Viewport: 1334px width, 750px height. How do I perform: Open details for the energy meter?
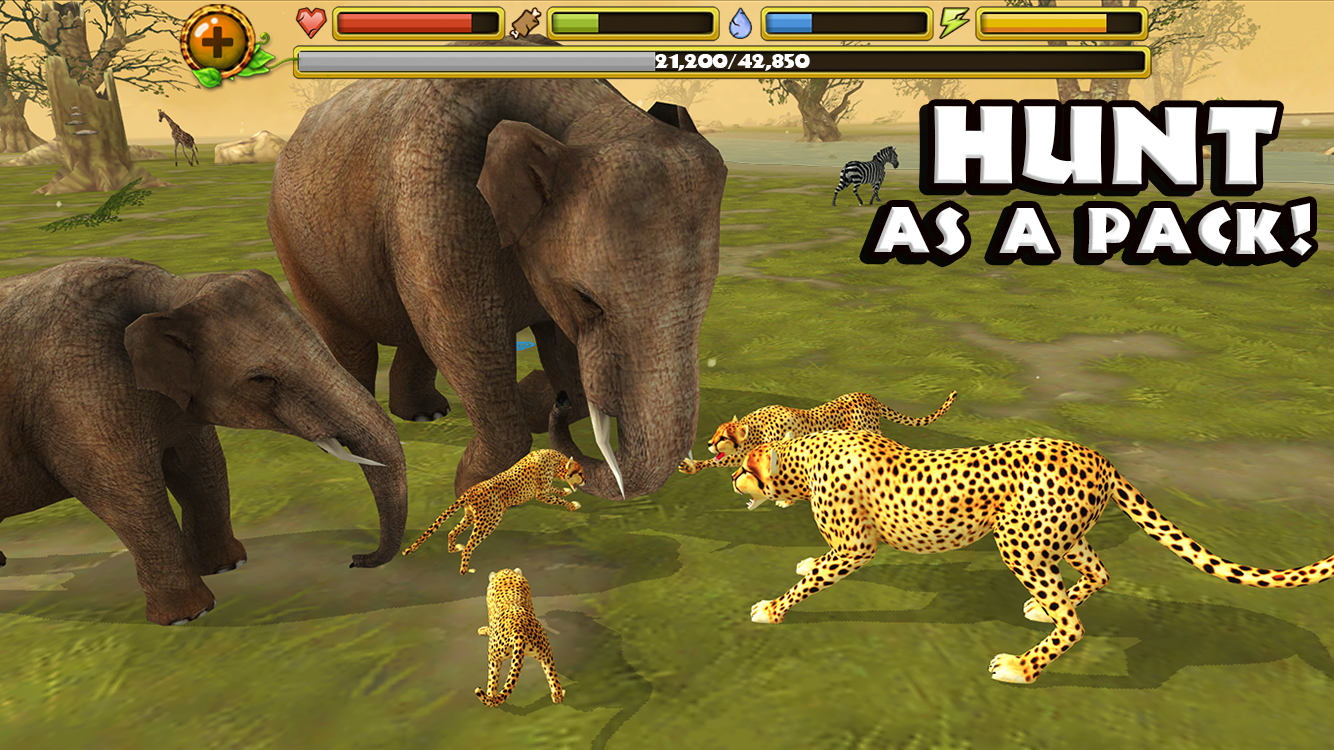coord(1060,22)
